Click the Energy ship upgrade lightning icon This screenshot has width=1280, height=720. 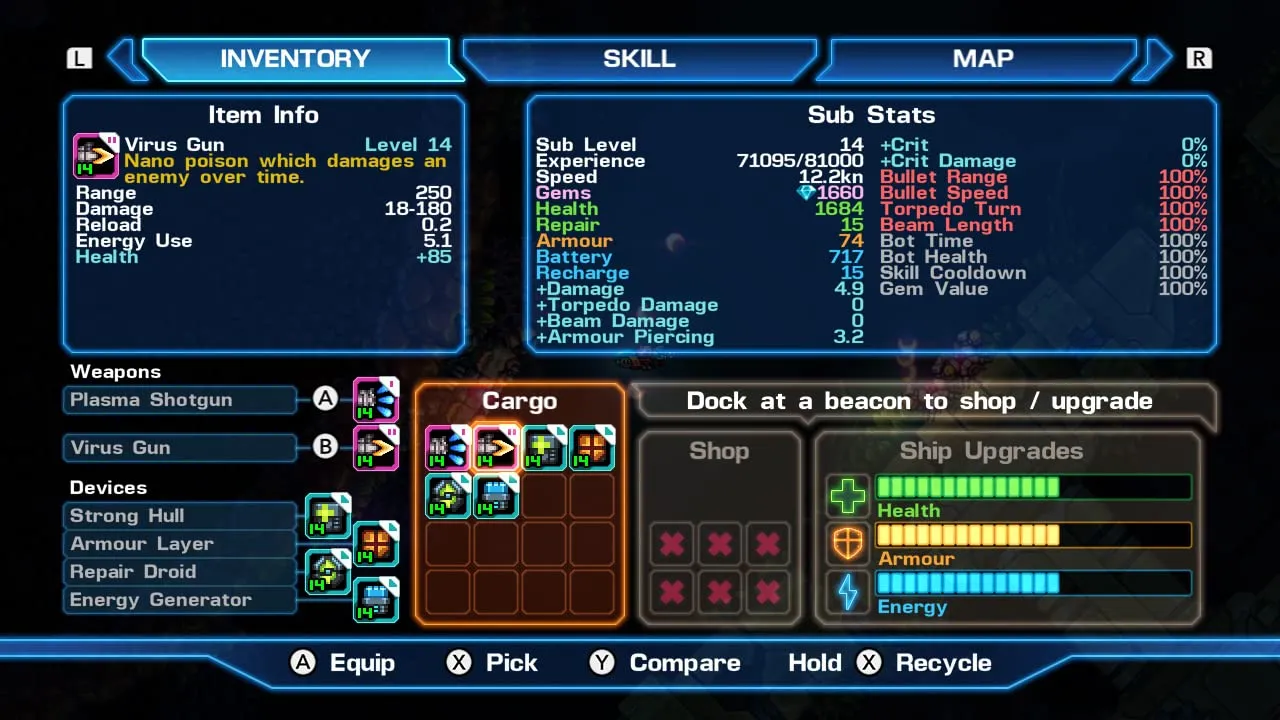(847, 592)
